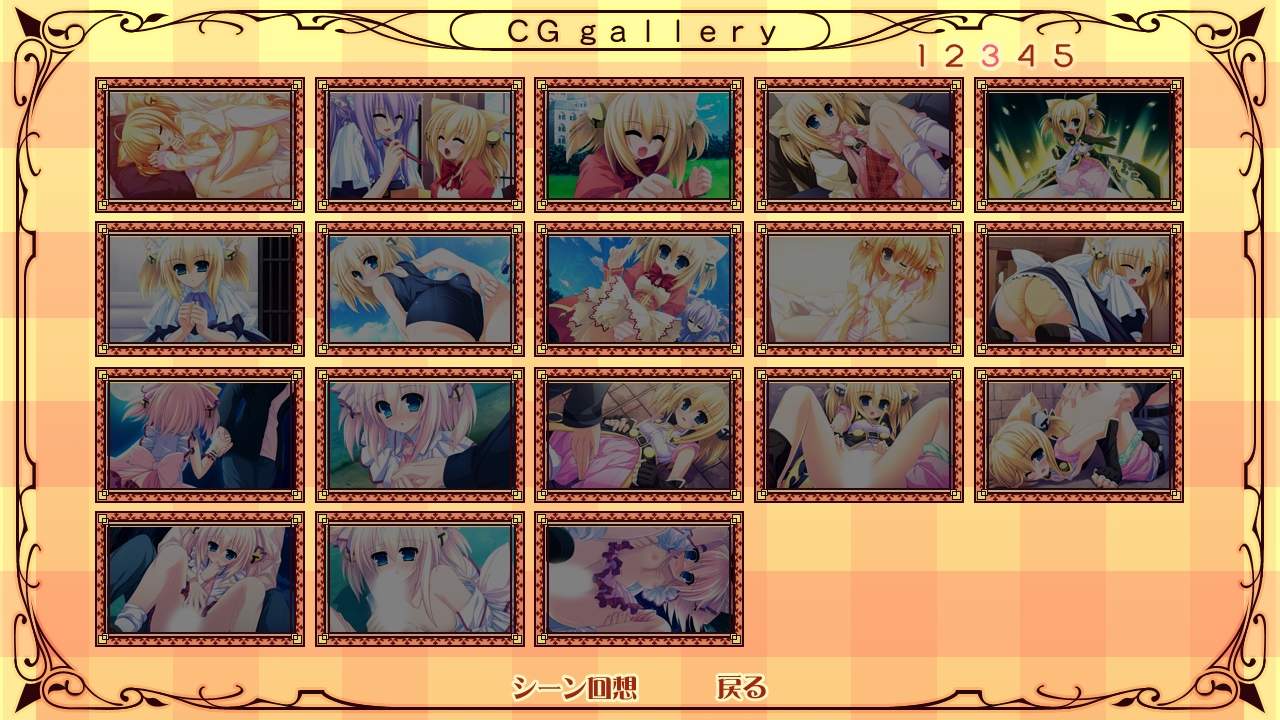Open thumbnail of two girls eating together

coord(420,145)
